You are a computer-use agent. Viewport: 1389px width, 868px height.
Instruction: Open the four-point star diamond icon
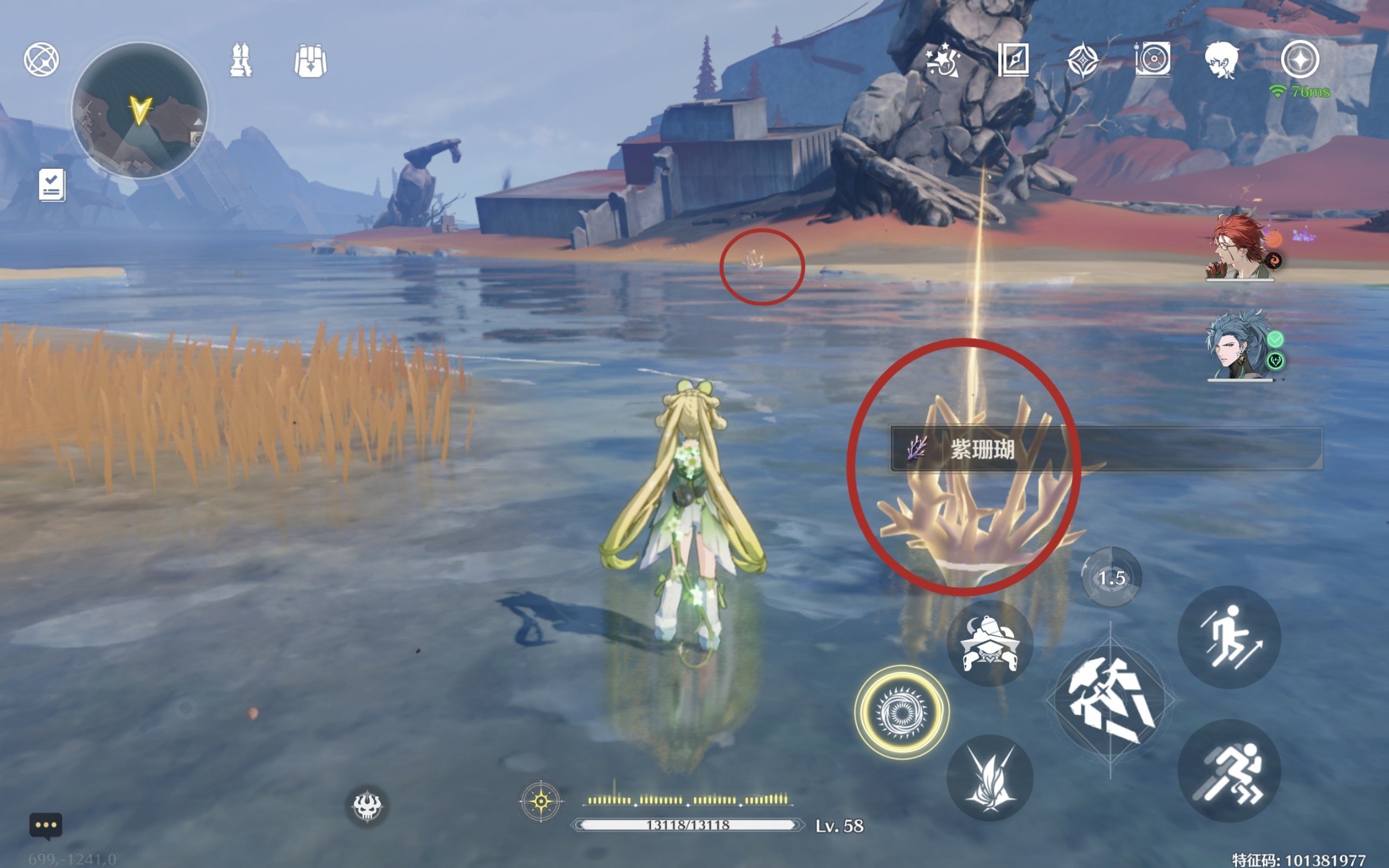(x=1082, y=60)
